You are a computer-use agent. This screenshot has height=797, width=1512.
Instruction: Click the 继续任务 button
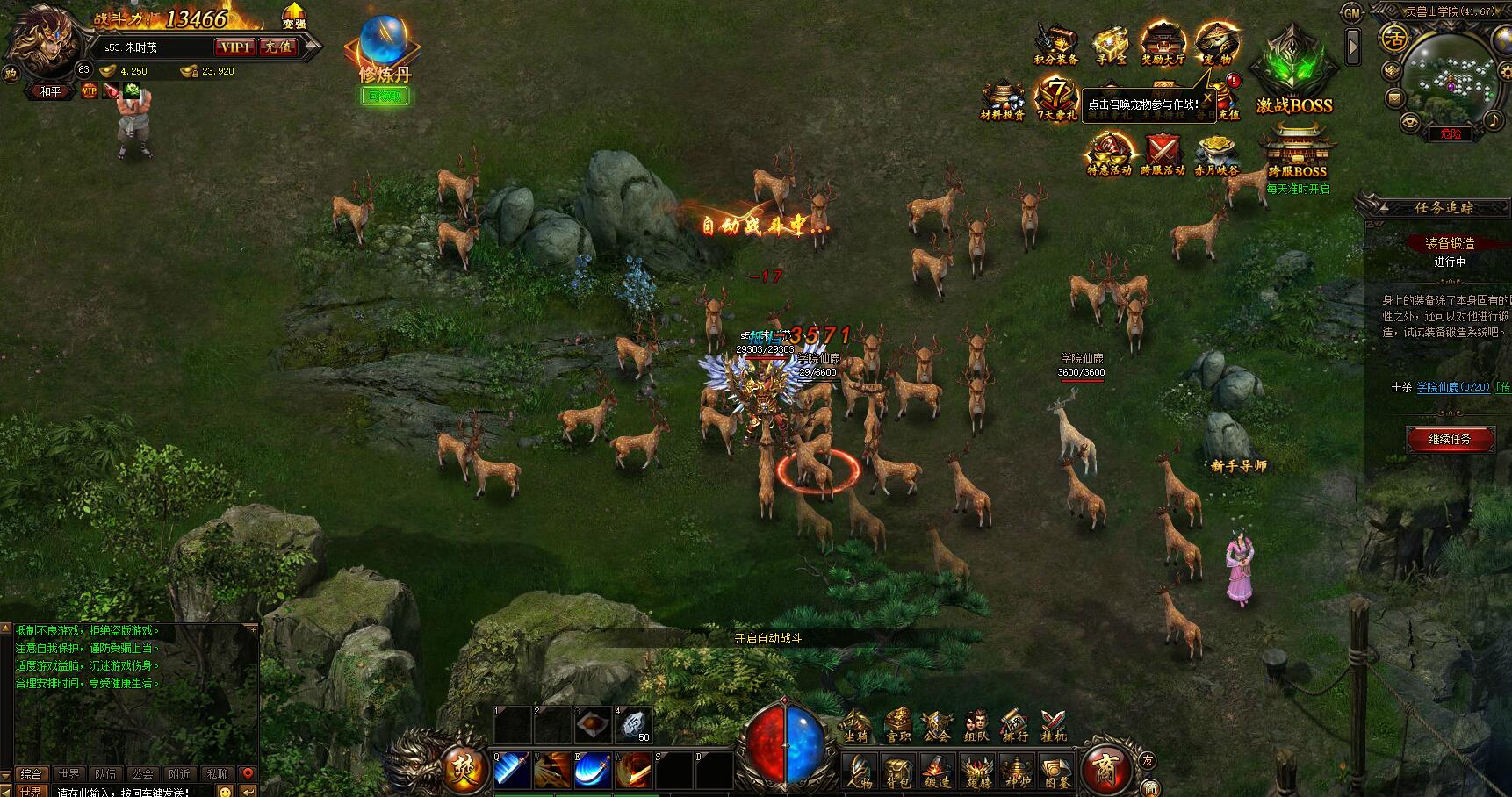pos(1449,439)
